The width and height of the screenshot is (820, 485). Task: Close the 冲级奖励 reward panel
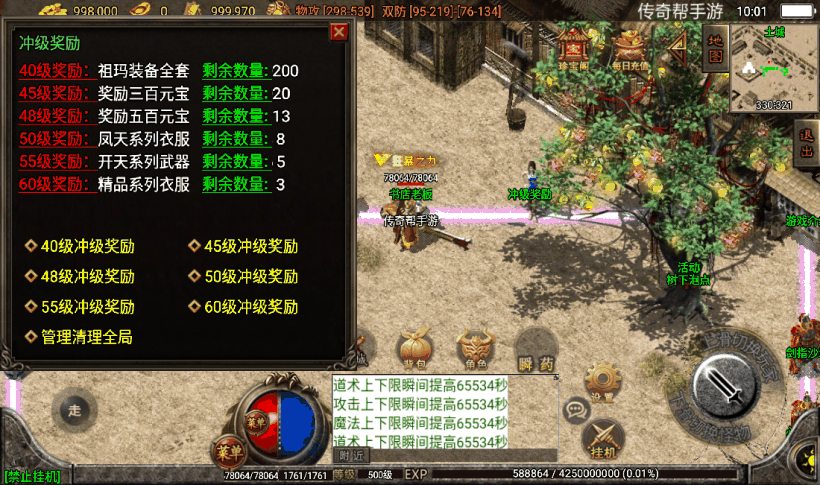pos(339,32)
